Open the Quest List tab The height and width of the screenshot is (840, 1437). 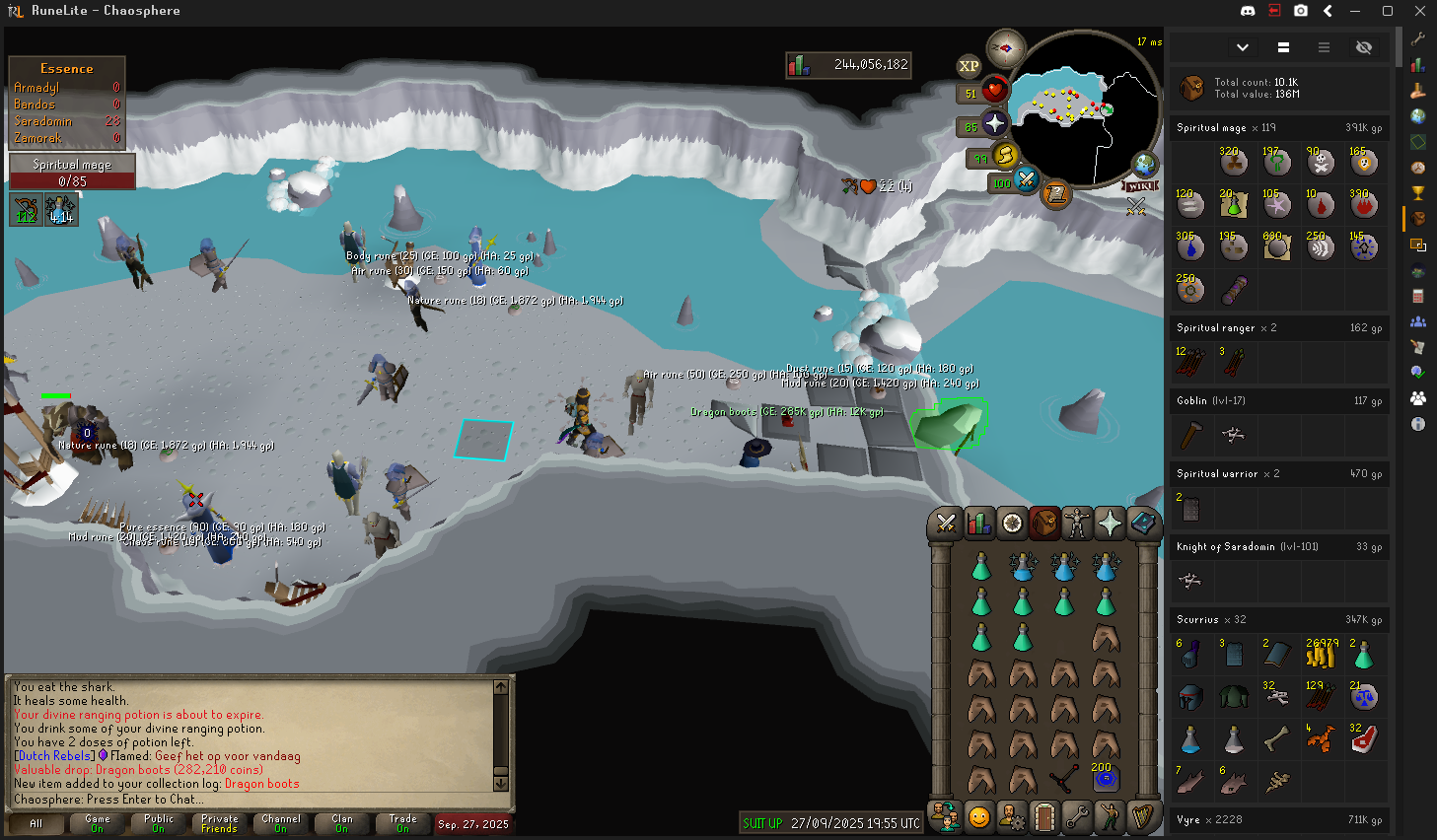point(1012,524)
